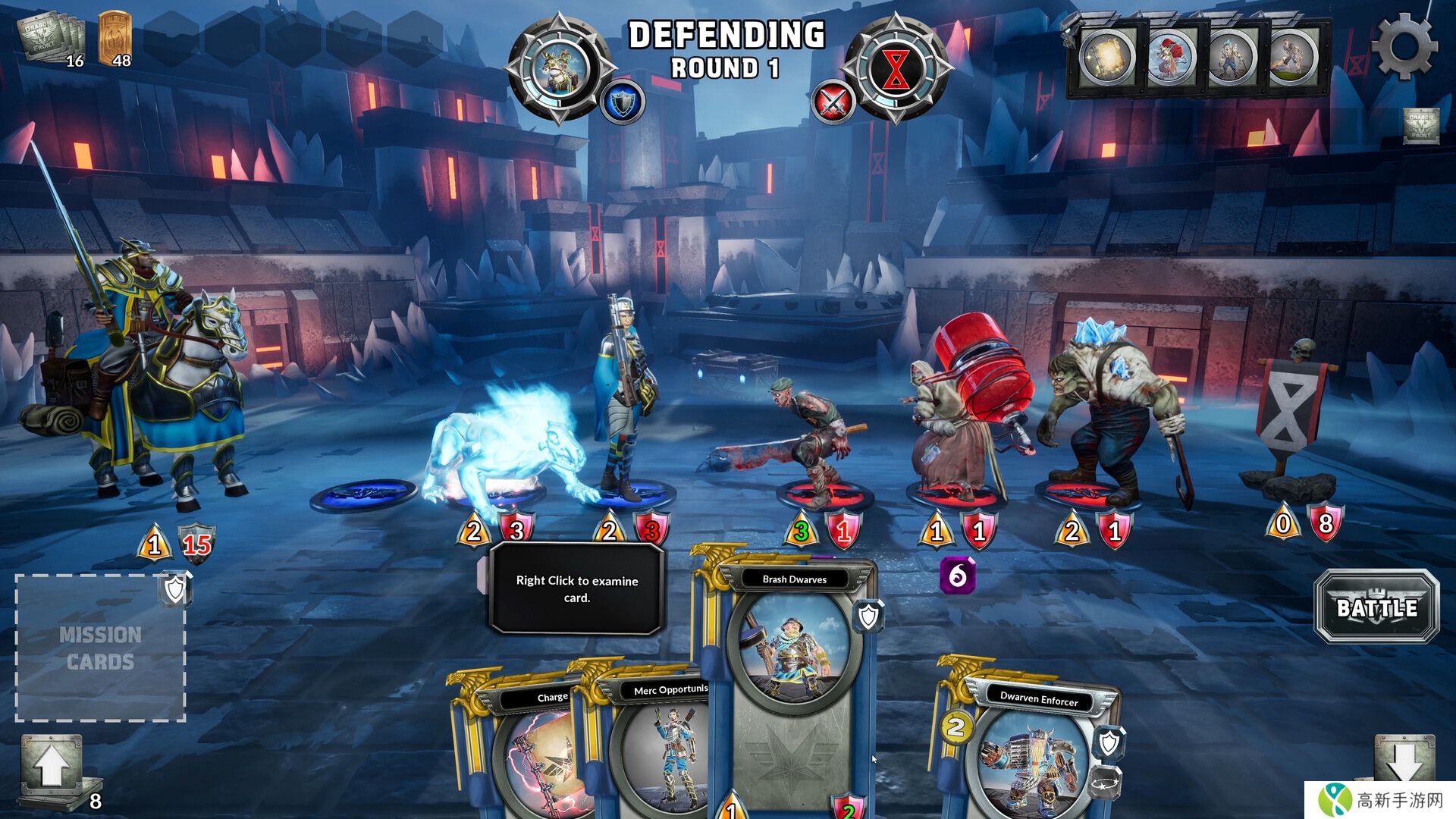View the swordsman portrait in enemy queue
The height and width of the screenshot is (819, 1456).
click(1294, 57)
